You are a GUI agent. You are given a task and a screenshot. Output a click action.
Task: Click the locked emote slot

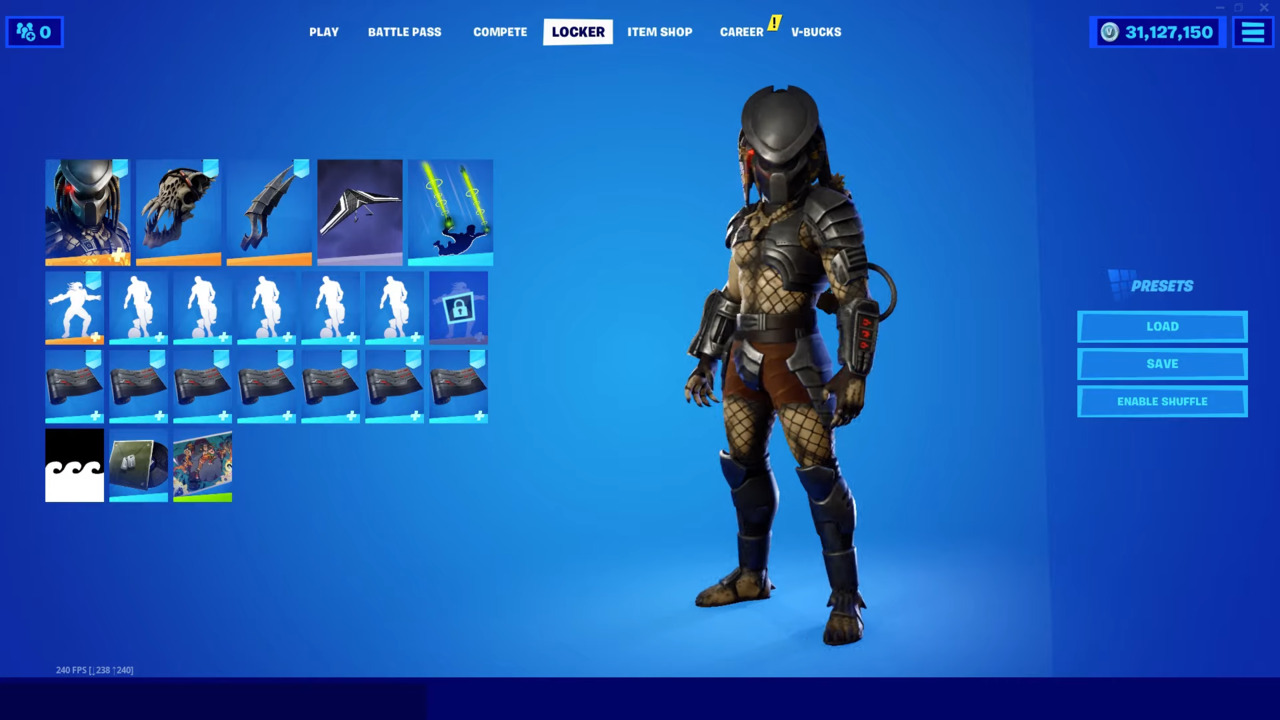457,307
